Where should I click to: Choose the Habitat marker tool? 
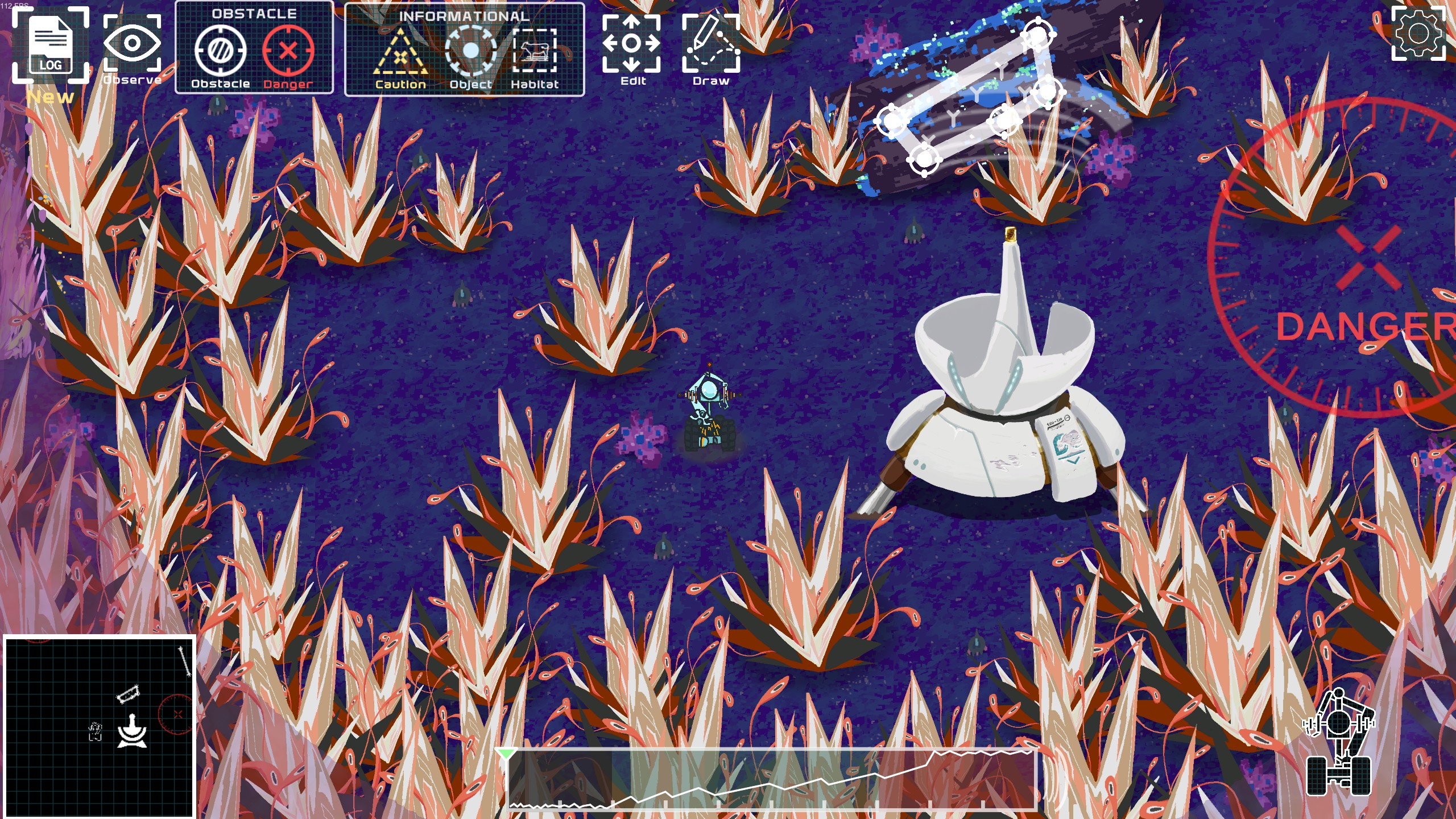pos(535,52)
